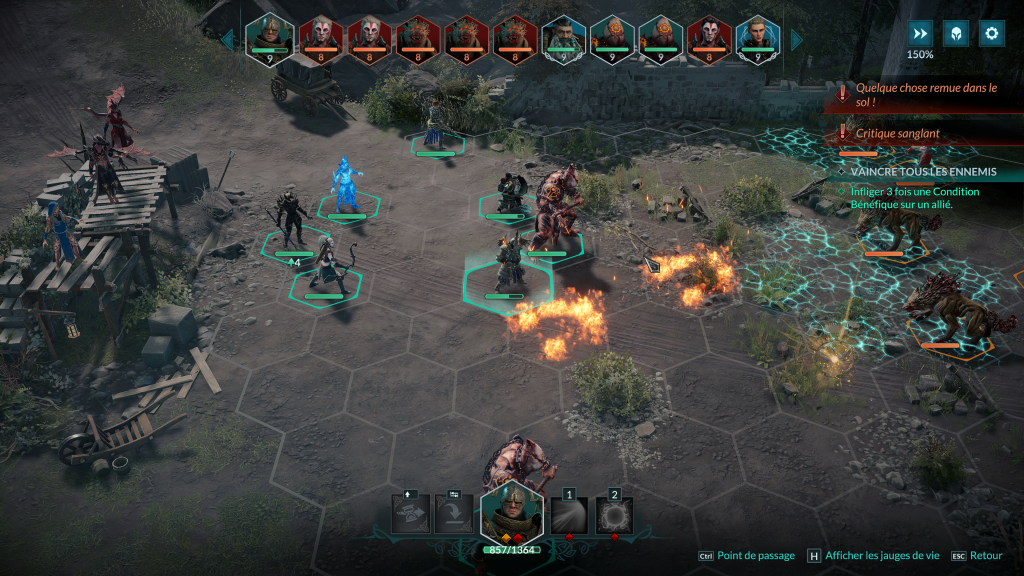Select the last blond hero portrait in turn order

(757, 37)
